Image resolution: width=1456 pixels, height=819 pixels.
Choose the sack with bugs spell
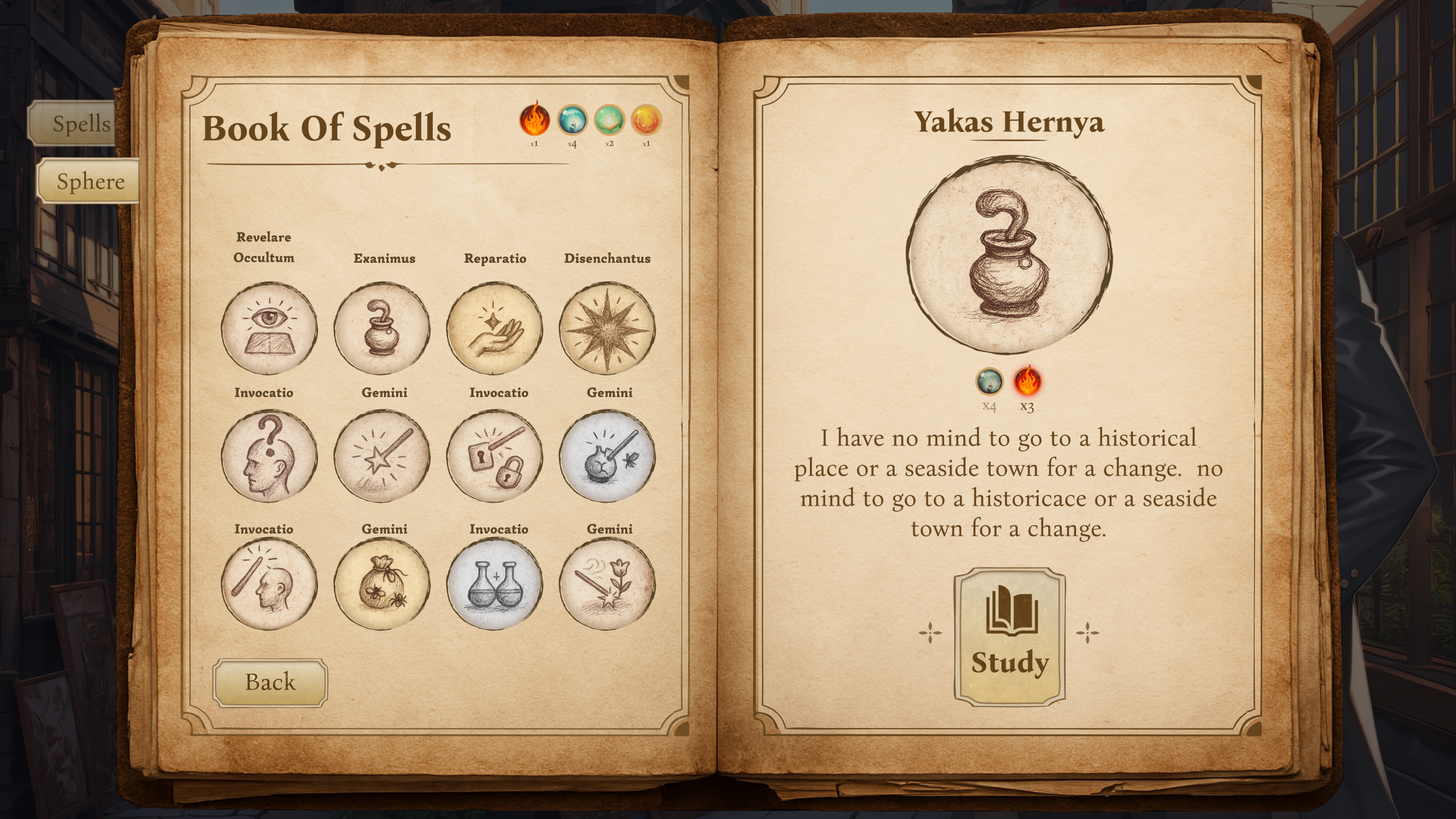[382, 584]
